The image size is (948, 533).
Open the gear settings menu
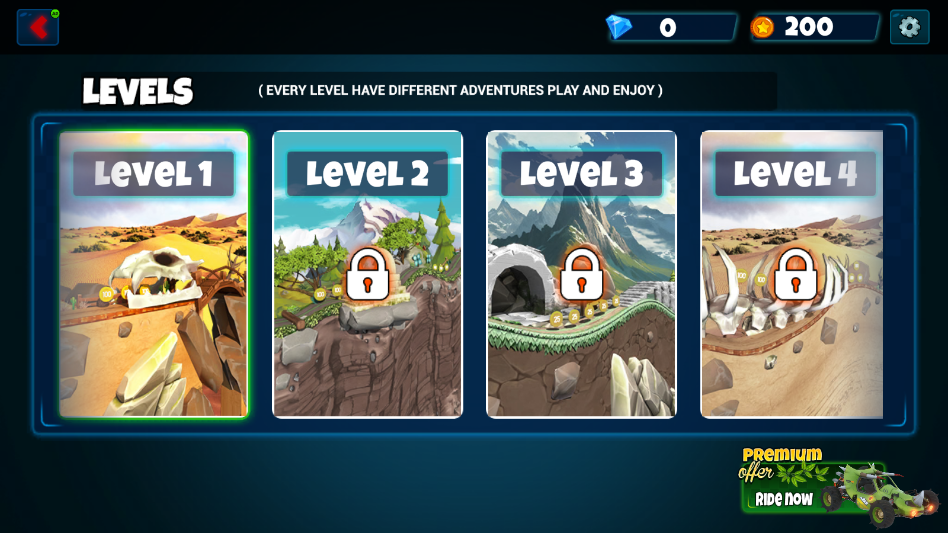[909, 27]
